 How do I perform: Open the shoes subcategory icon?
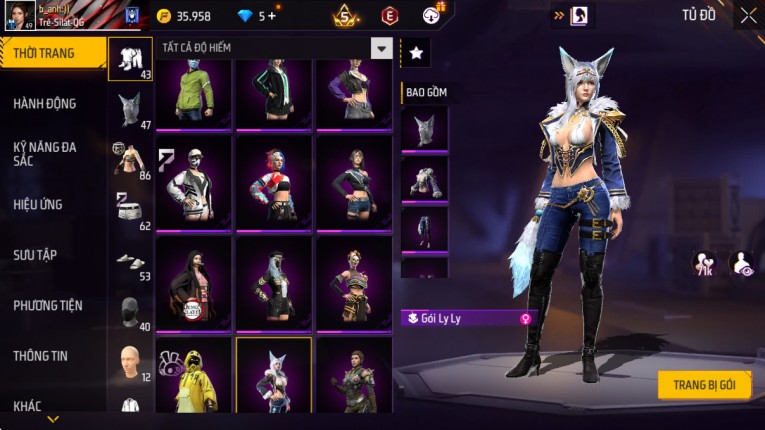point(130,261)
